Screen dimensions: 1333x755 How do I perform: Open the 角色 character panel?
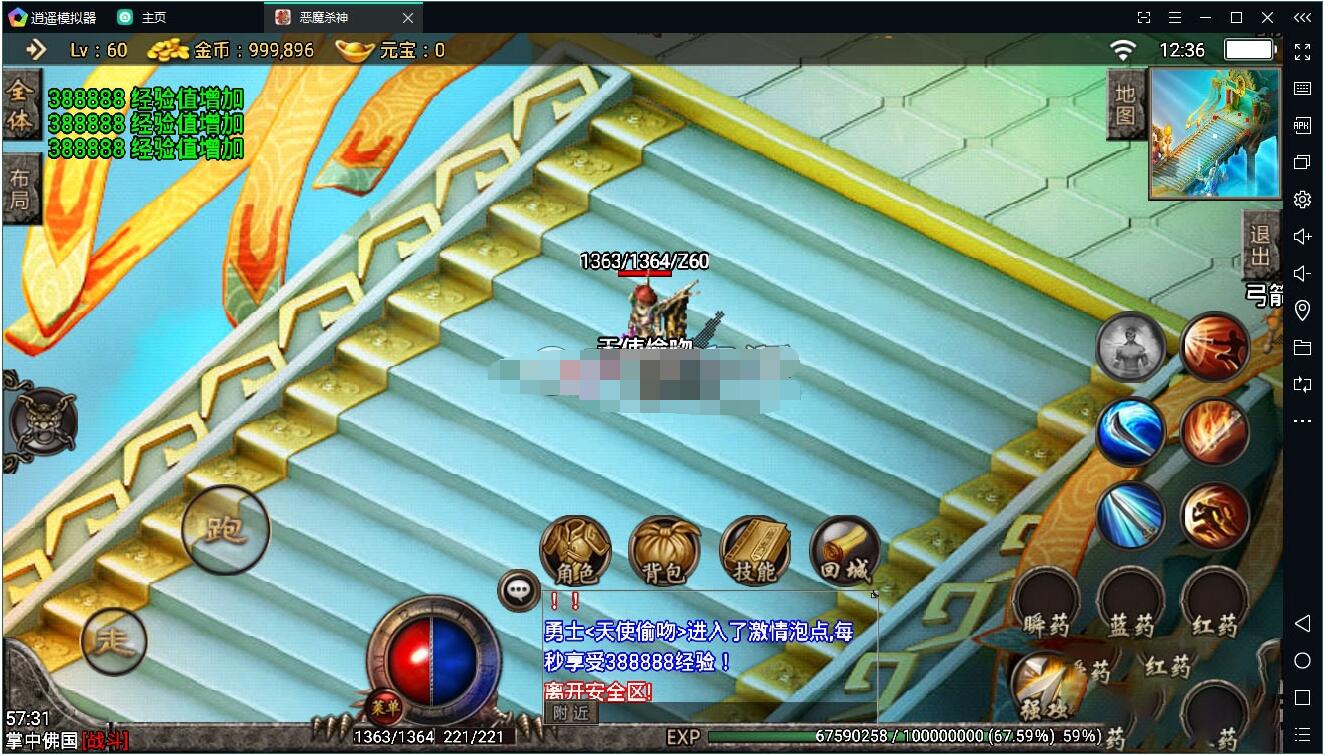575,551
